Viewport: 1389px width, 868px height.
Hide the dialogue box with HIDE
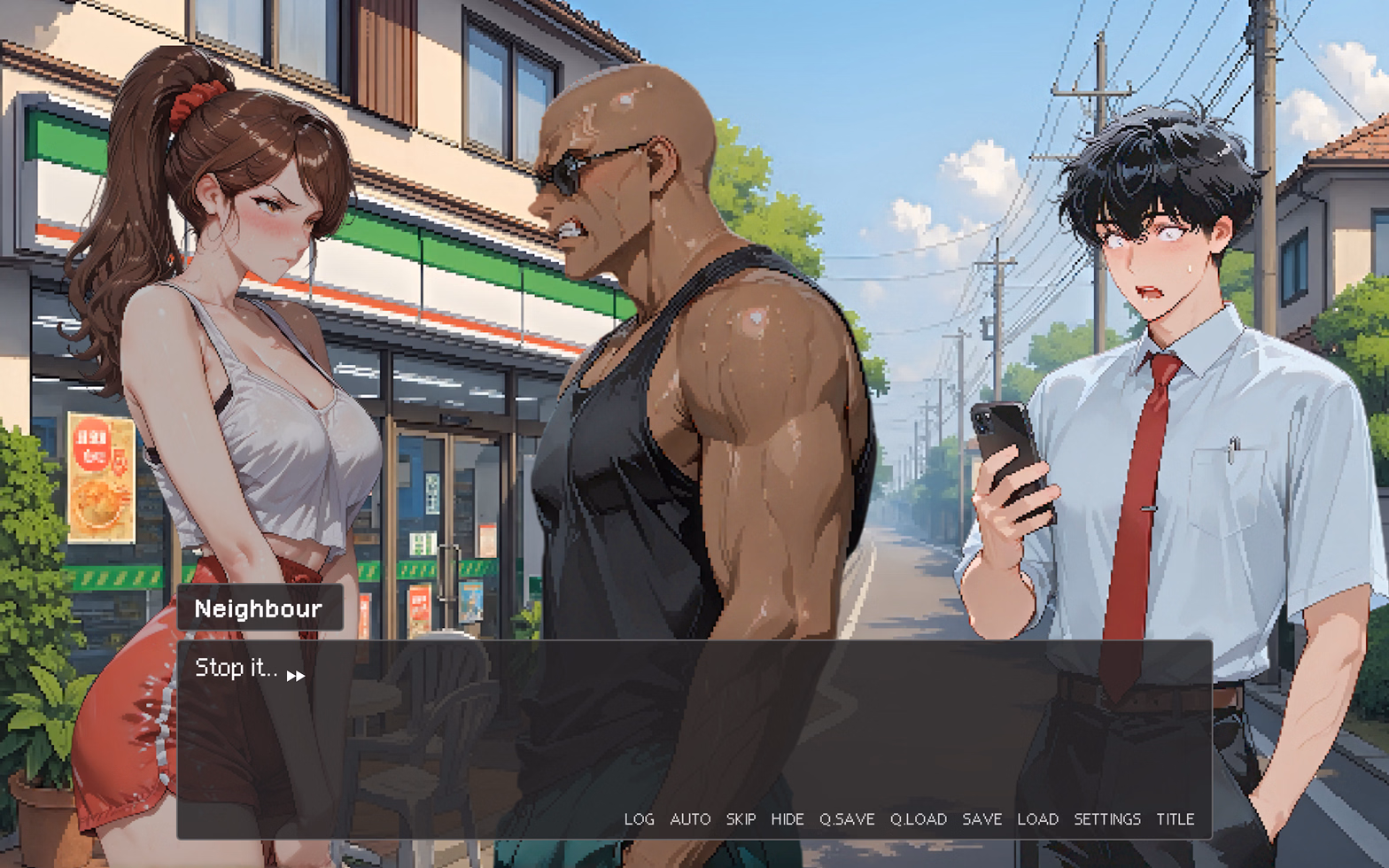click(x=787, y=819)
